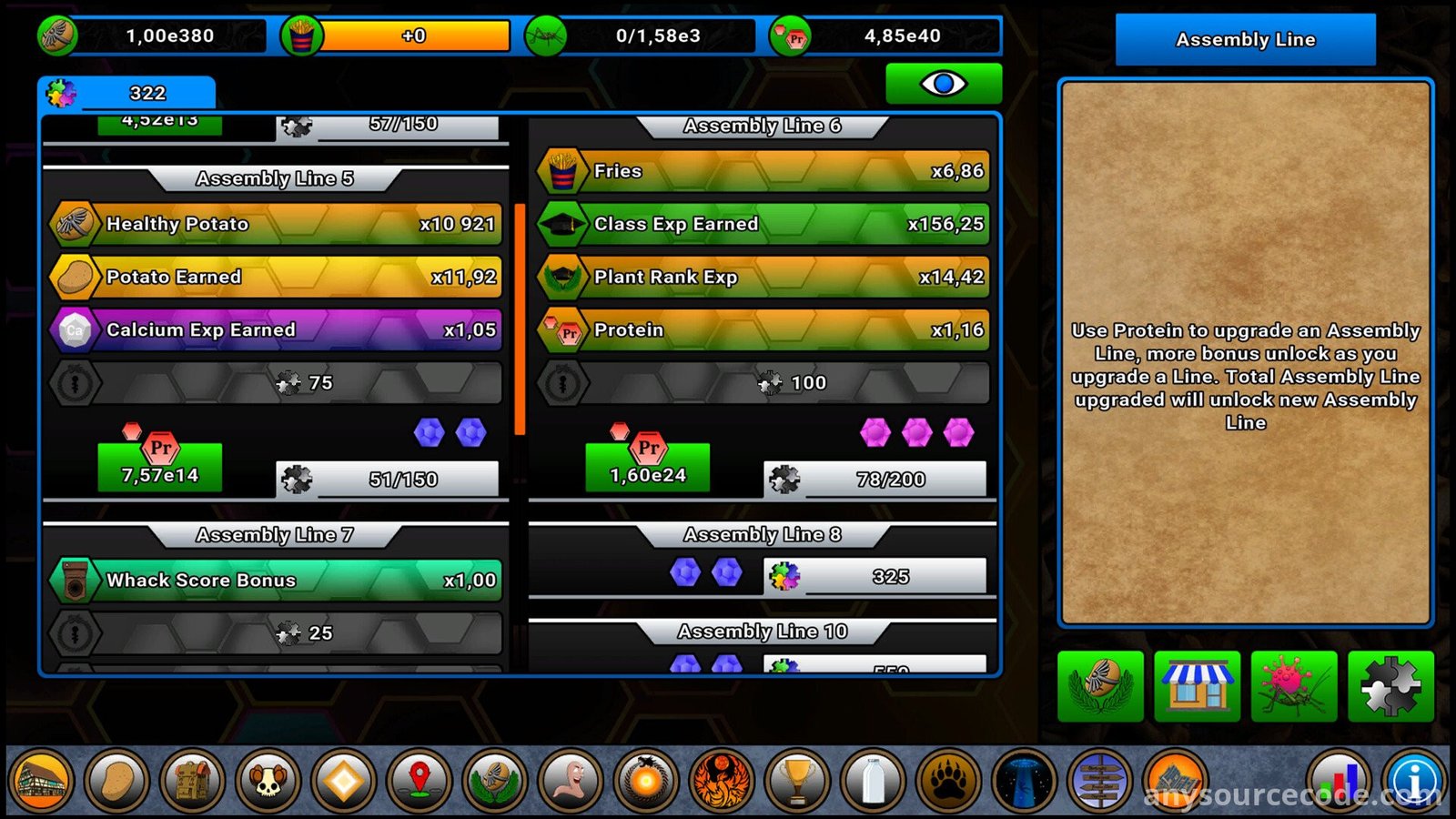Viewport: 1456px width, 819px height.
Task: Open the skull icon menu
Action: coord(268,781)
